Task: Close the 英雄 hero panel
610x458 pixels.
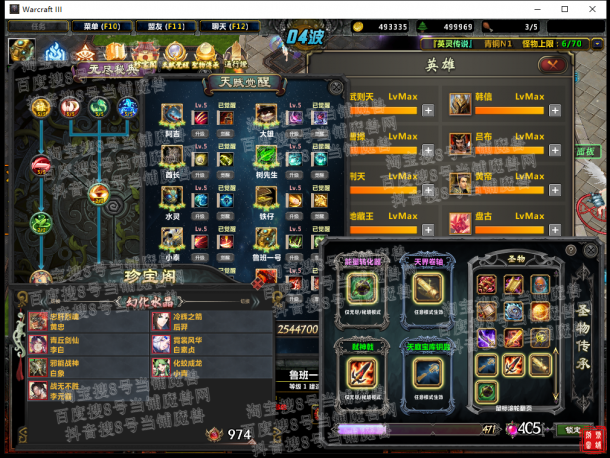Action: (x=551, y=65)
